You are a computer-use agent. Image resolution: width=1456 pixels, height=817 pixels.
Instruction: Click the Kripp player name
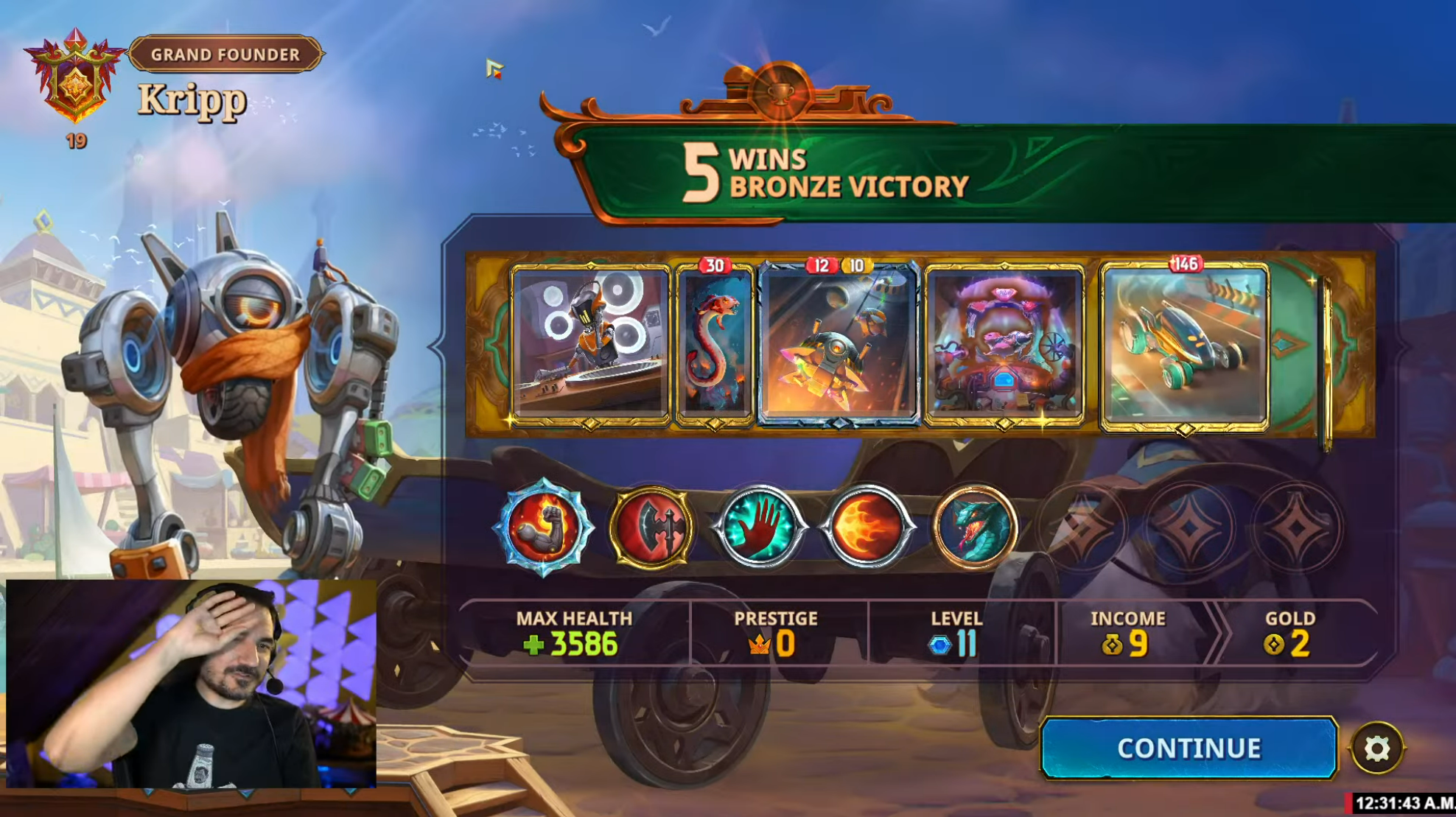tap(192, 100)
